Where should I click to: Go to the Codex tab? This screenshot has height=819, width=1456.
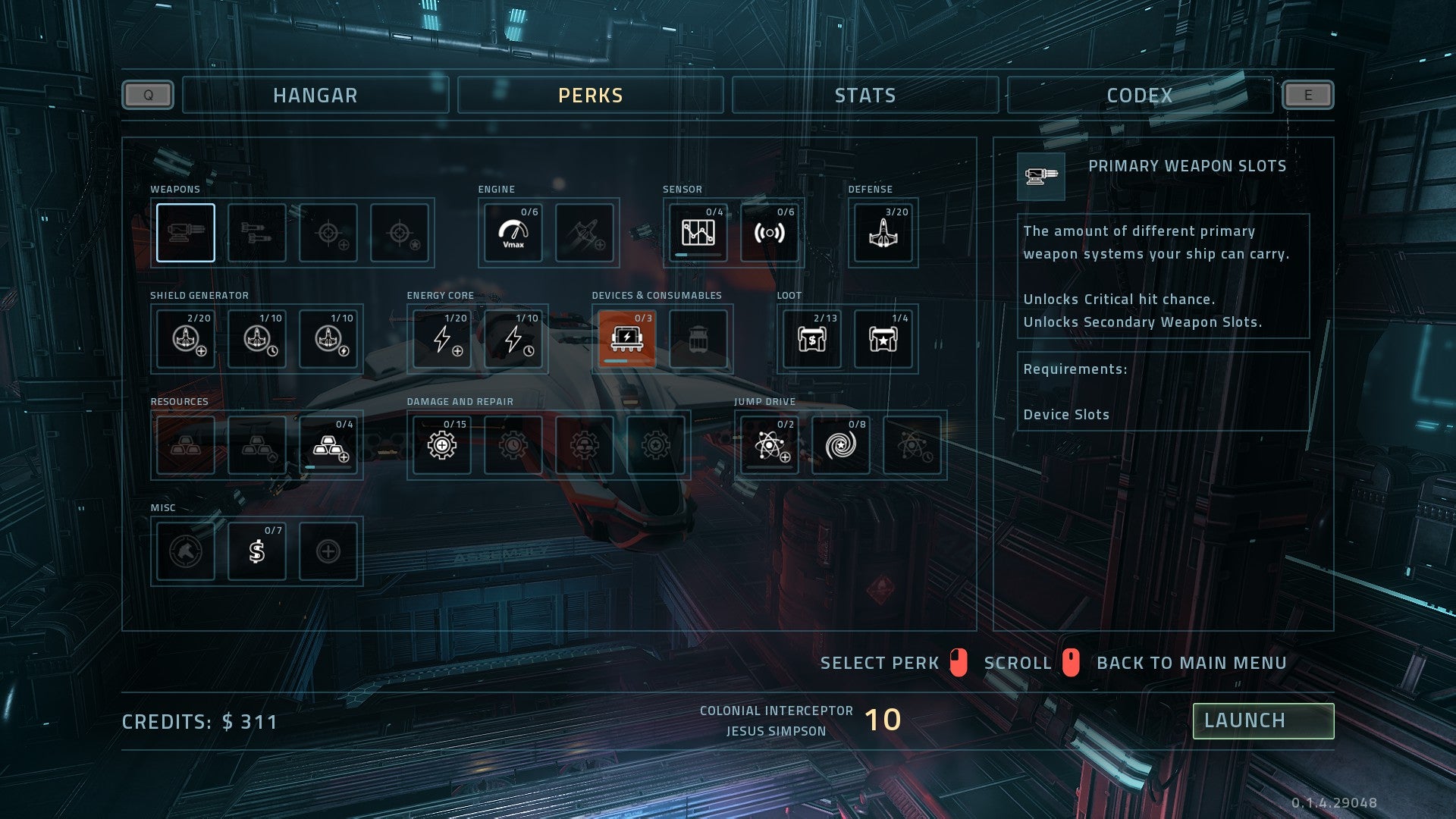pyautogui.click(x=1139, y=96)
